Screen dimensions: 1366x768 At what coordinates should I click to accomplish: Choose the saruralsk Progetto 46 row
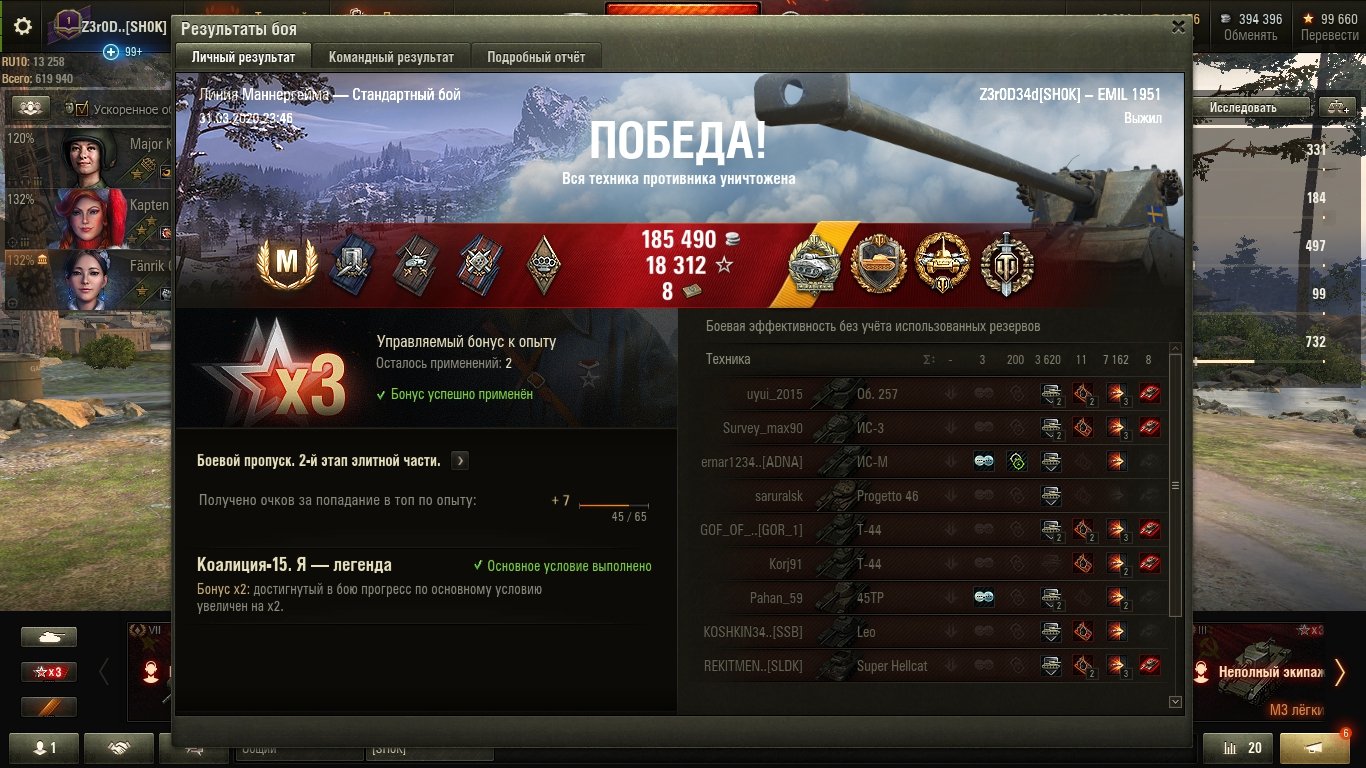pos(930,496)
